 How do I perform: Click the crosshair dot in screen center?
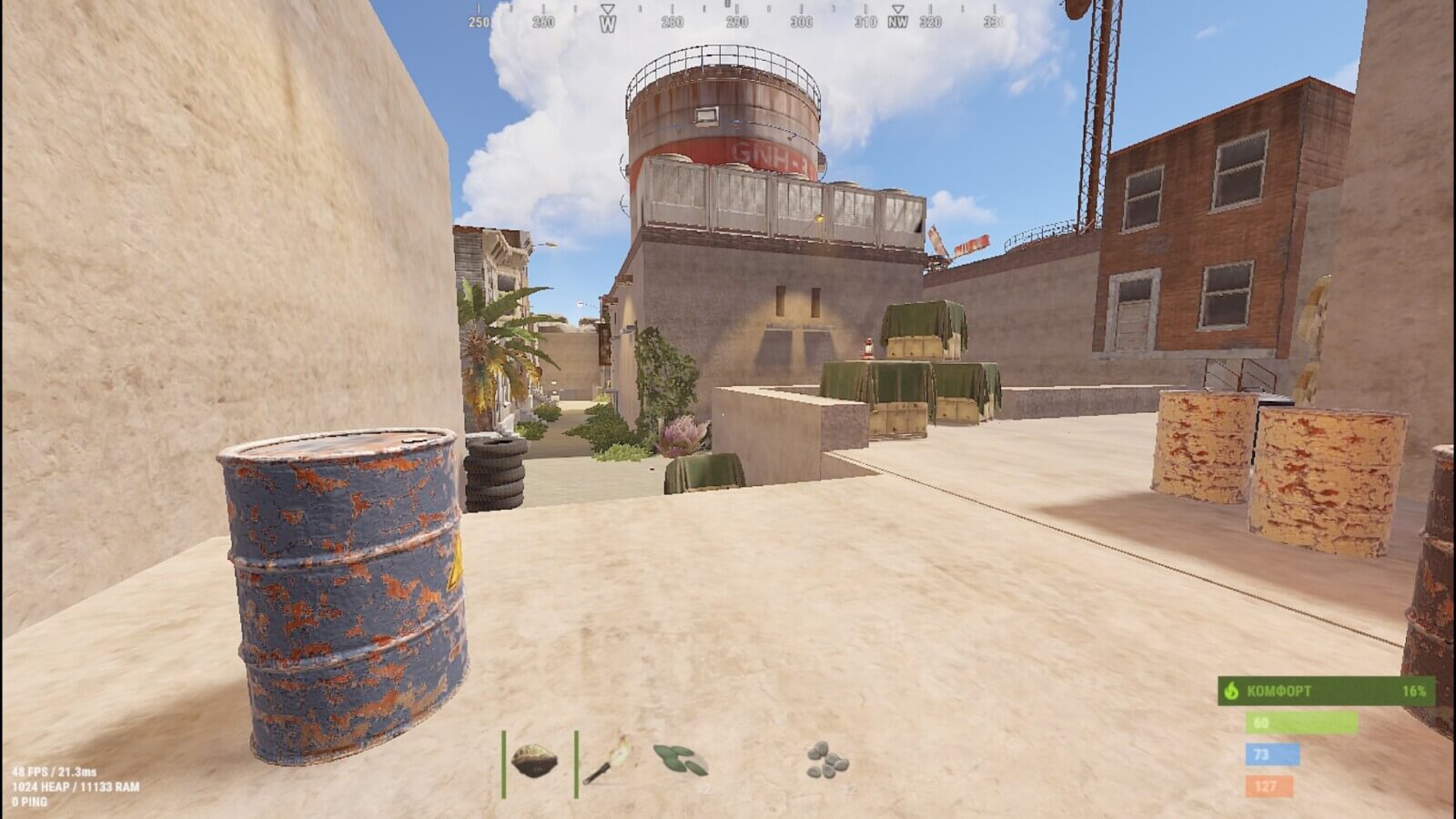click(x=728, y=409)
